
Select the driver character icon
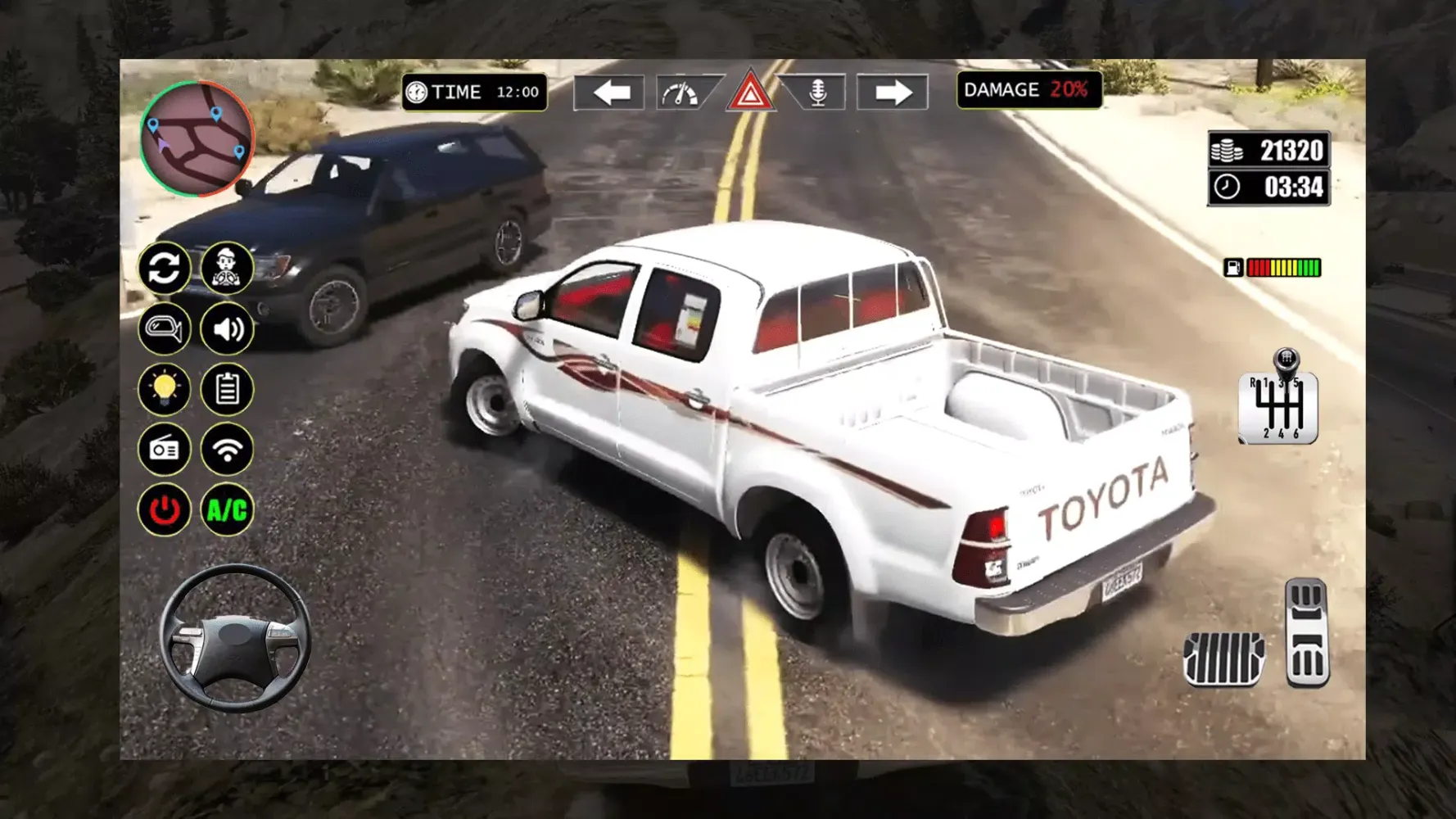tap(227, 269)
